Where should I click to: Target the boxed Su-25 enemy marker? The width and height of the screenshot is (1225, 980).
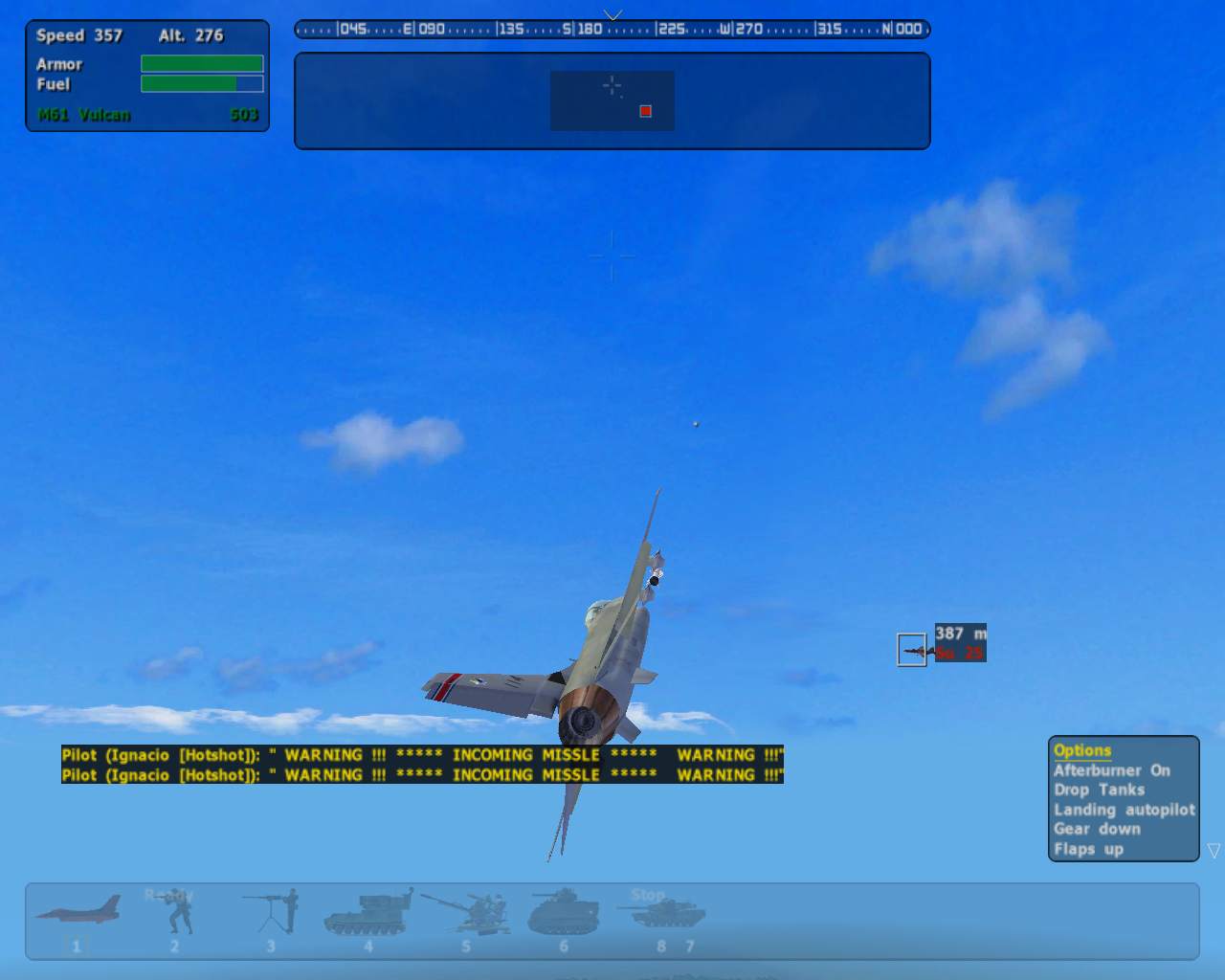tap(912, 650)
